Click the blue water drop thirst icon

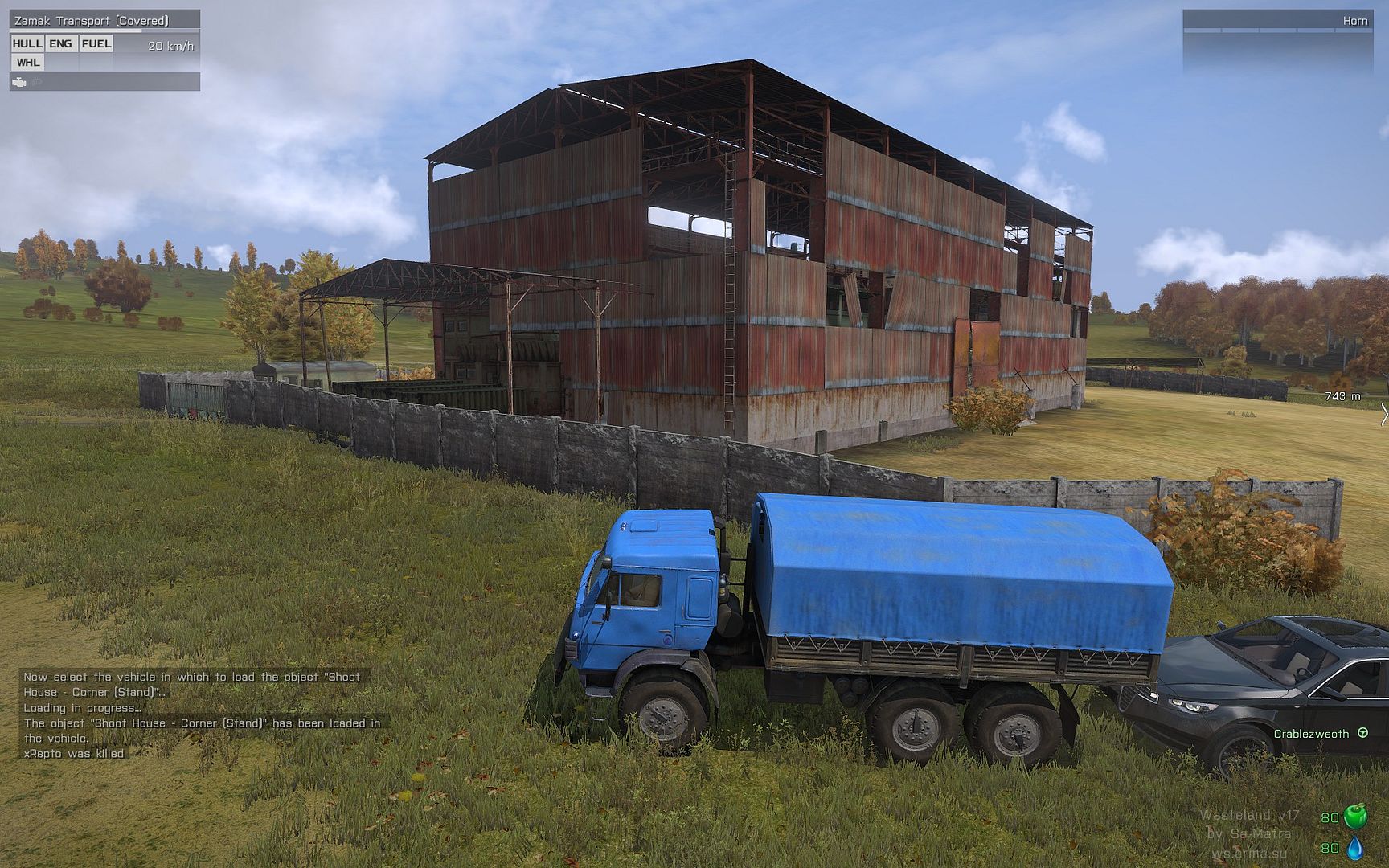coord(1355,847)
